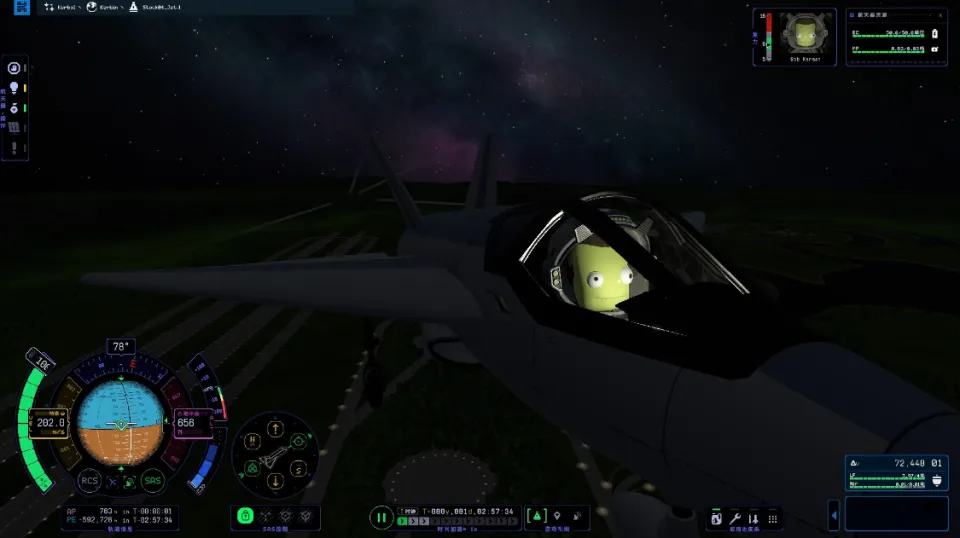Screen dimensions: 960x538
Task: Open the wrench tool in the app bar
Action: pos(735,518)
